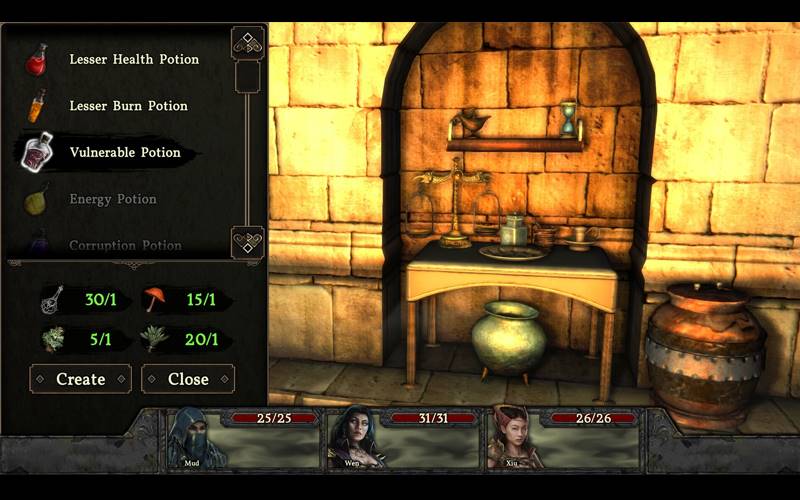The height and width of the screenshot is (500, 800).
Task: Select party member Xiu's portrait
Action: [514, 437]
